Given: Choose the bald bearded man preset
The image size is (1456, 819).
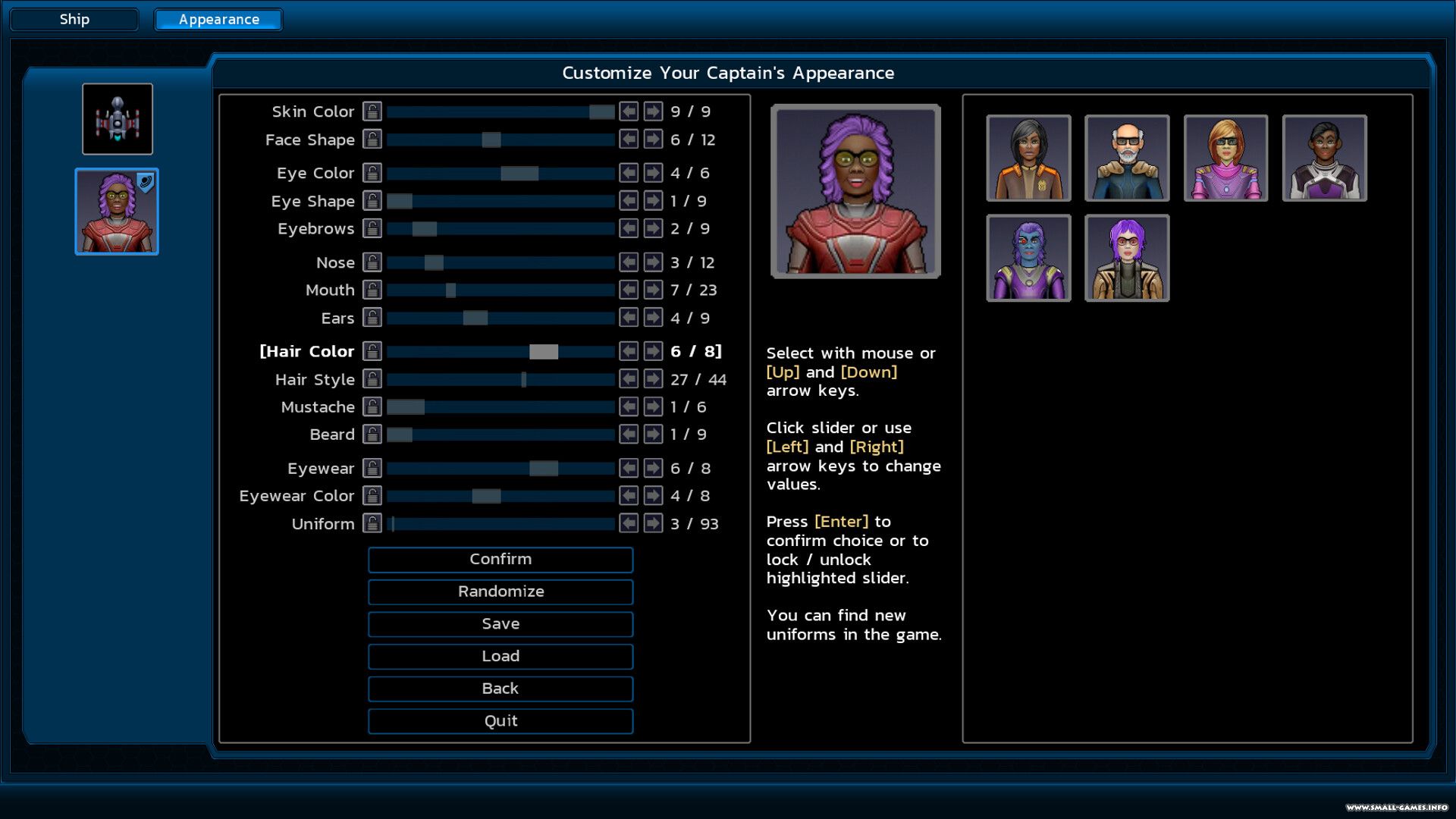Looking at the screenshot, I should pyautogui.click(x=1127, y=158).
